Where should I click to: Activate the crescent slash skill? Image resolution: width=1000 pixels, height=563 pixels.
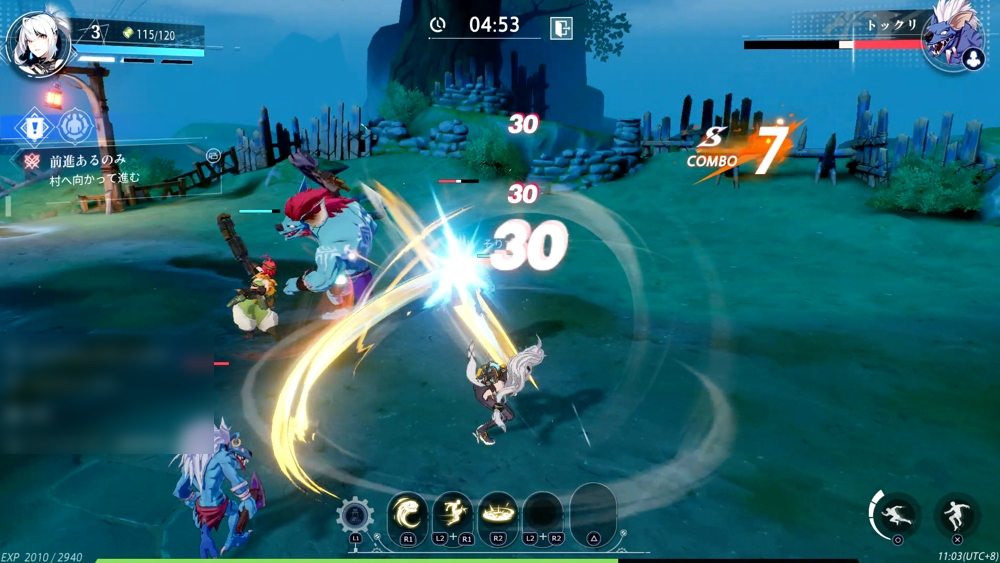click(407, 515)
